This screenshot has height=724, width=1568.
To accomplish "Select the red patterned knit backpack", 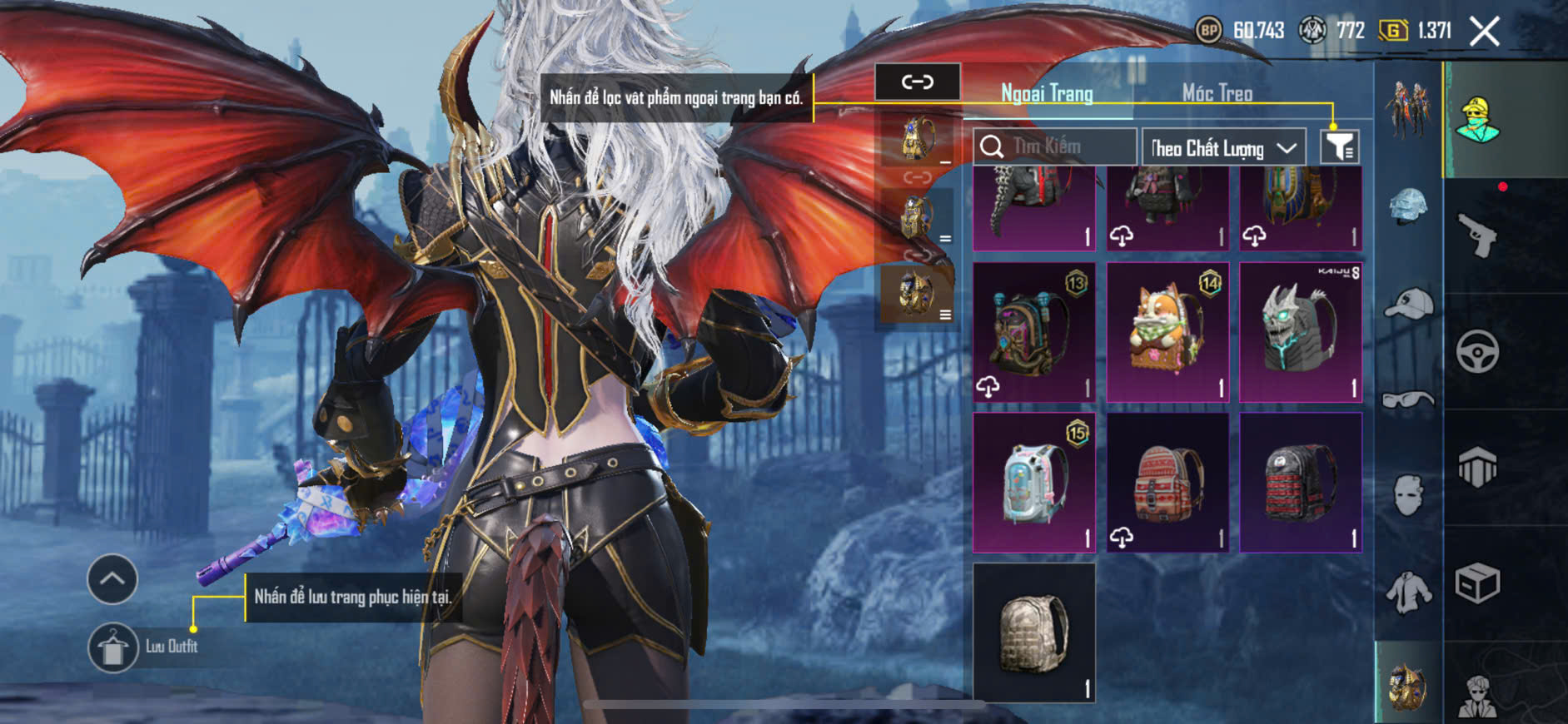I will tap(1167, 483).
